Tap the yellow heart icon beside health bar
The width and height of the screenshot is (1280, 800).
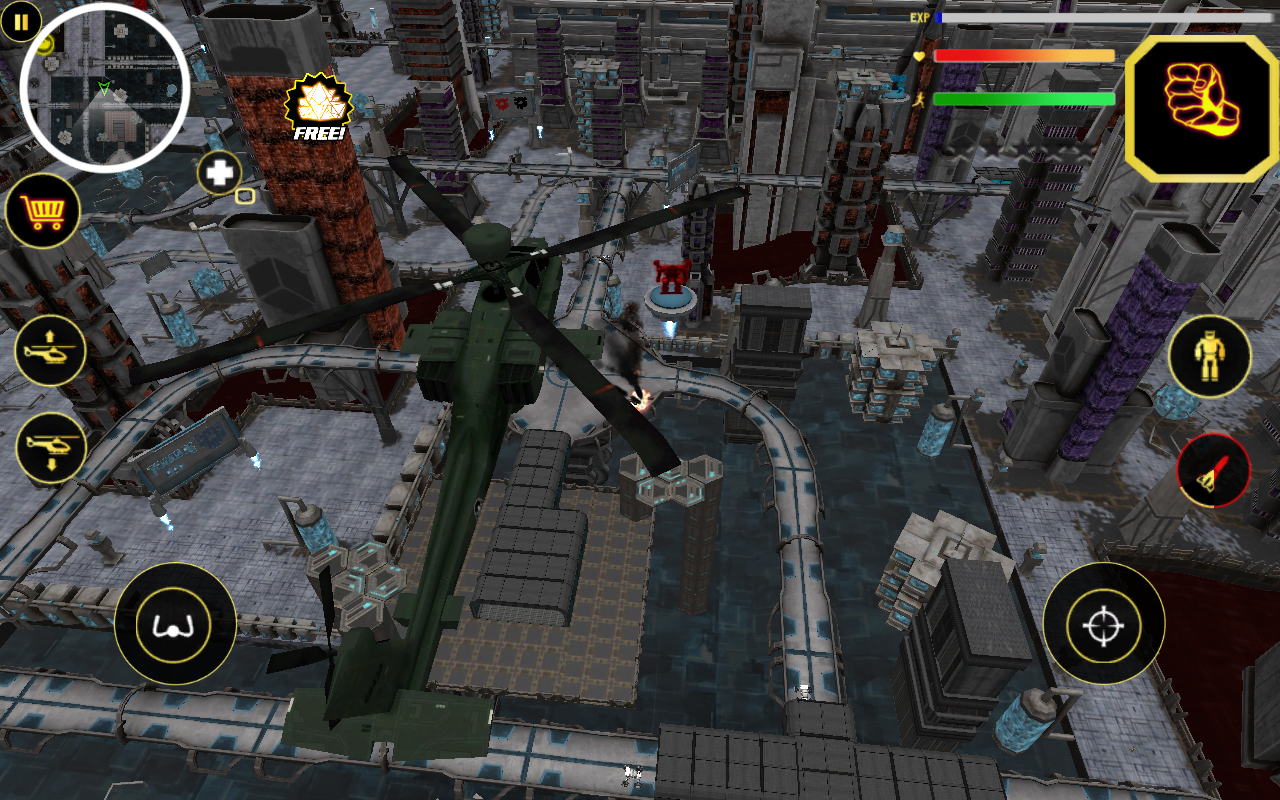921,57
